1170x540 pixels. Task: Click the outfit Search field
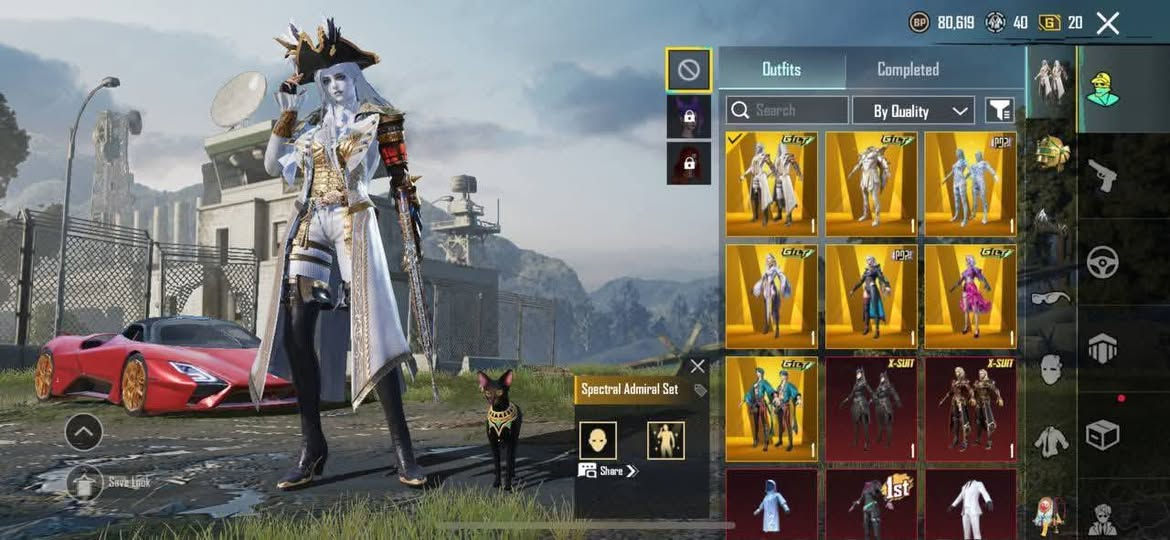coord(787,110)
